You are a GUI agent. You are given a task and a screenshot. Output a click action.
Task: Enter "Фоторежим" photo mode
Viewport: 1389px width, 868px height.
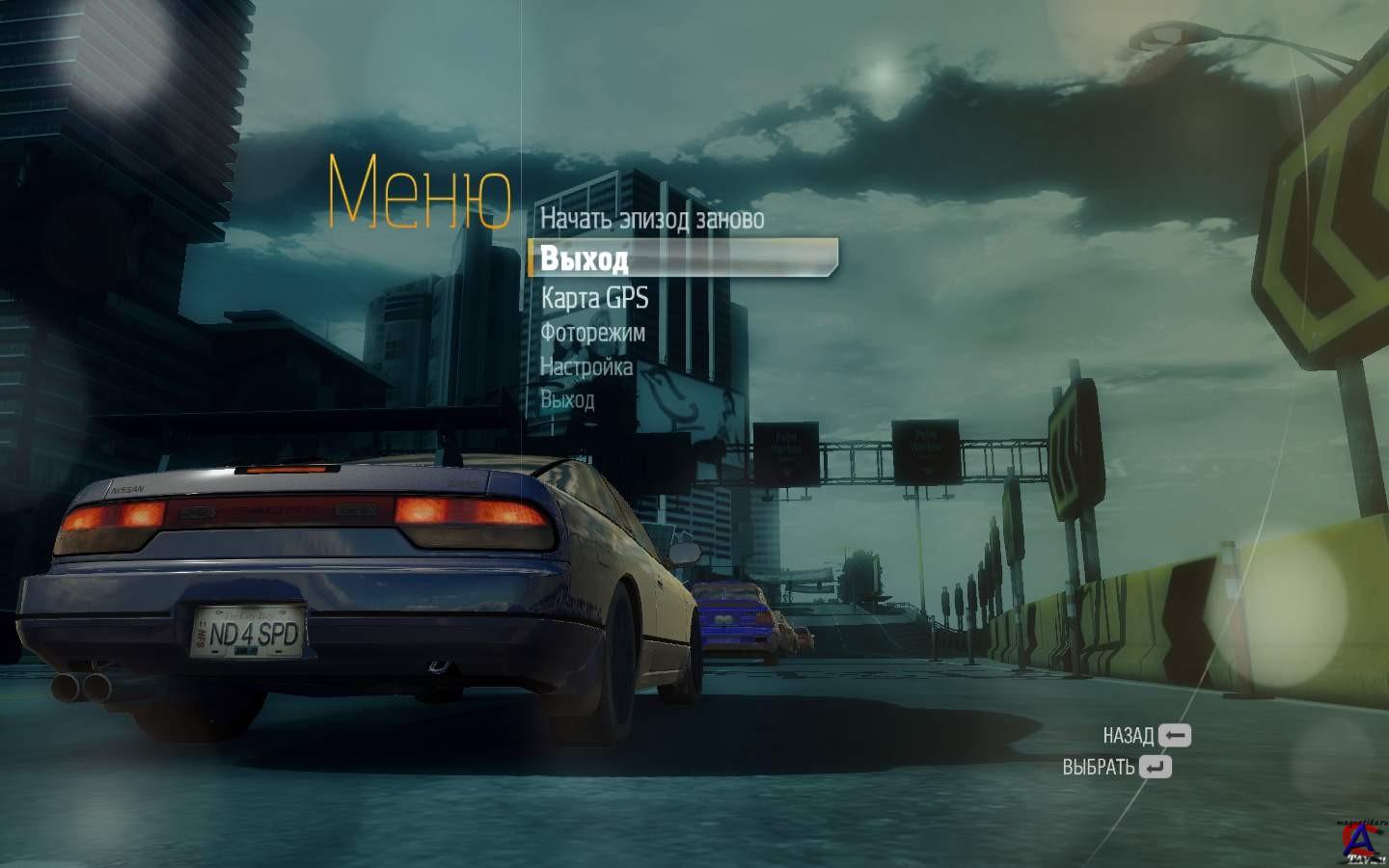pyautogui.click(x=592, y=333)
